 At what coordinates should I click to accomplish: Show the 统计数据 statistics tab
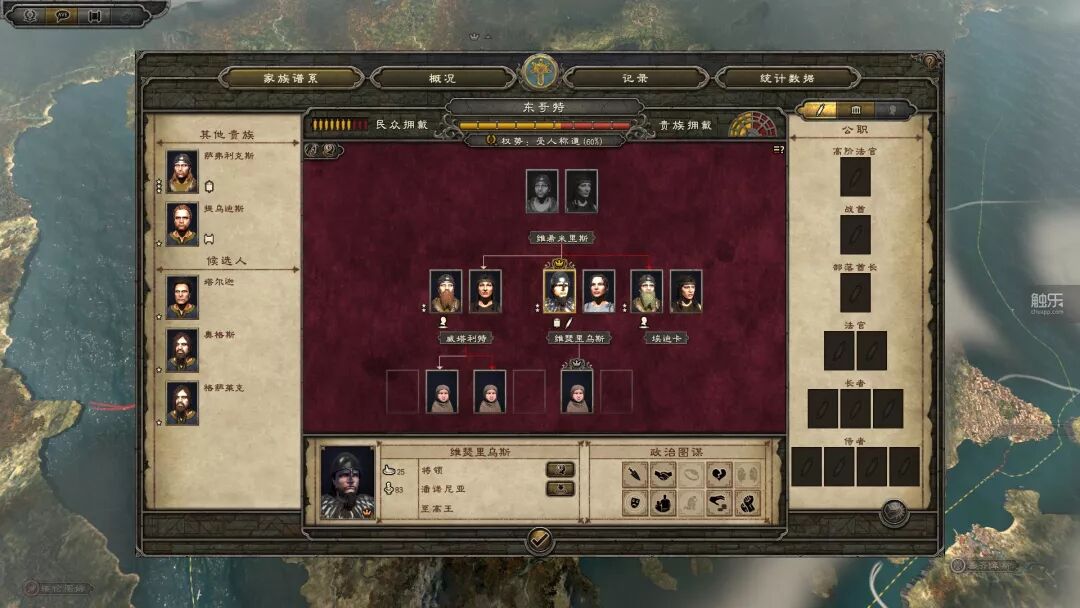(x=787, y=78)
